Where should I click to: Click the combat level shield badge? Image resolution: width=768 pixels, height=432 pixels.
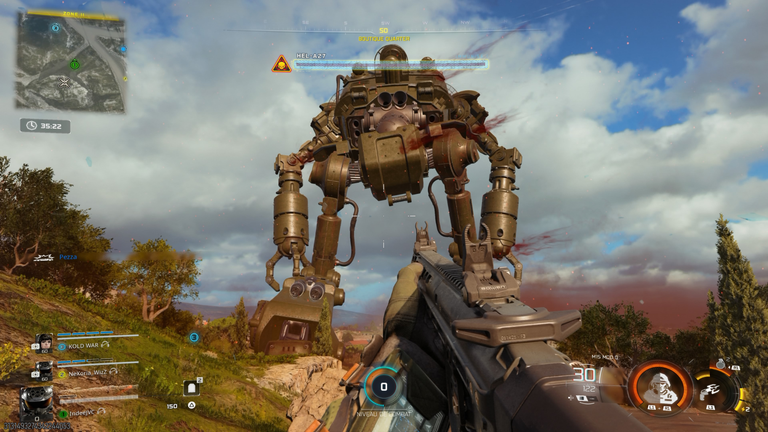coord(382,387)
